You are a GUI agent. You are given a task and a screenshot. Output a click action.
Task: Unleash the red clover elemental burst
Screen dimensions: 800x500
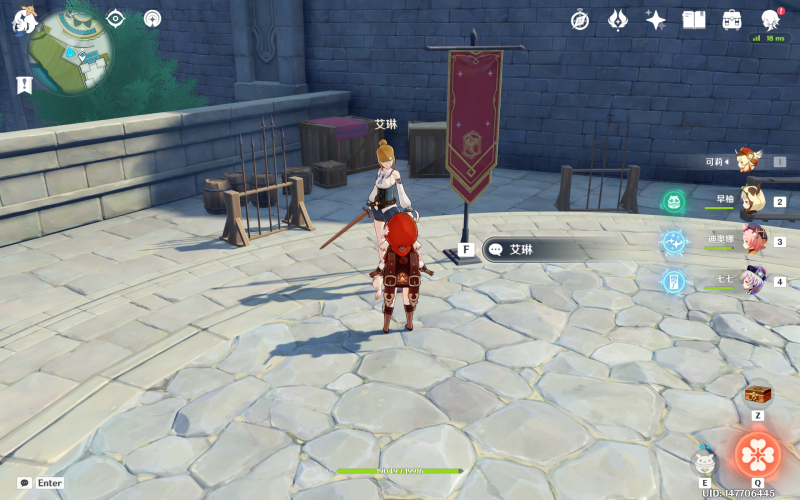coord(758,455)
